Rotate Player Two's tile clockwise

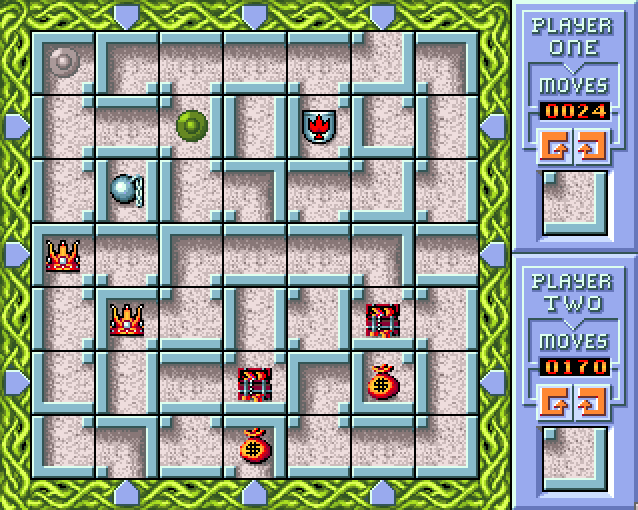click(x=591, y=402)
